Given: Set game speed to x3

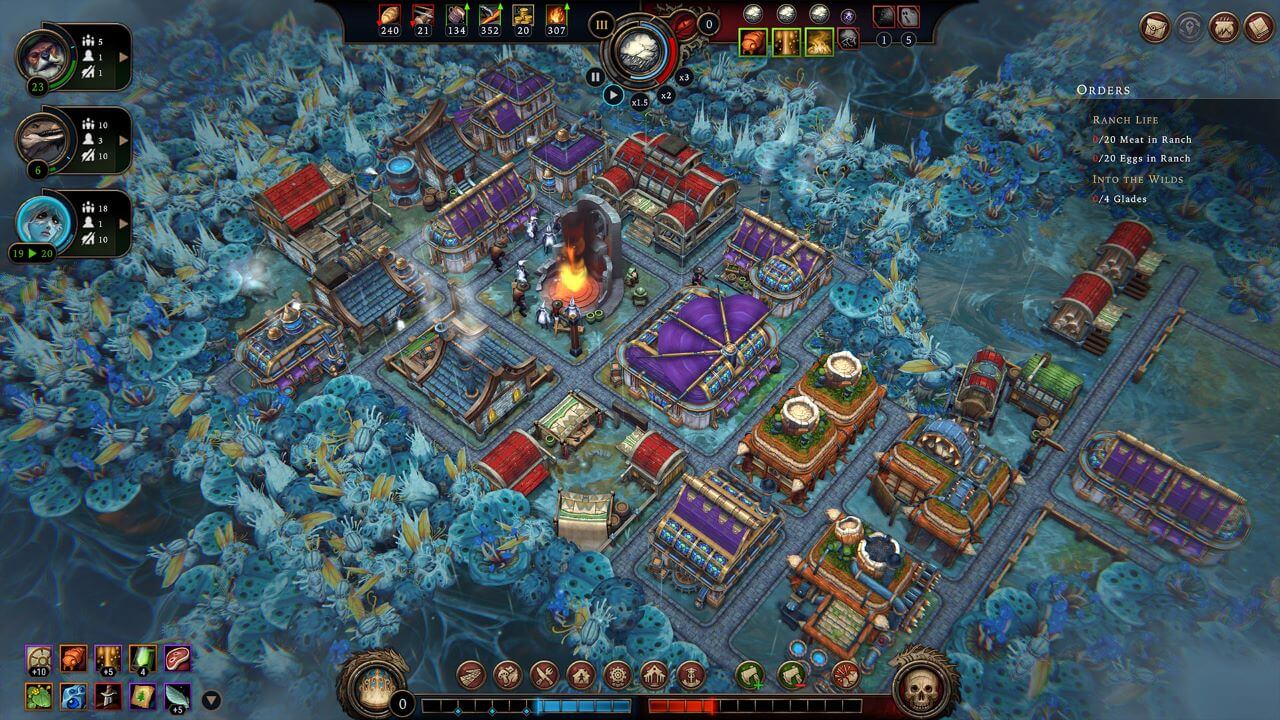Looking at the screenshot, I should (x=684, y=77).
